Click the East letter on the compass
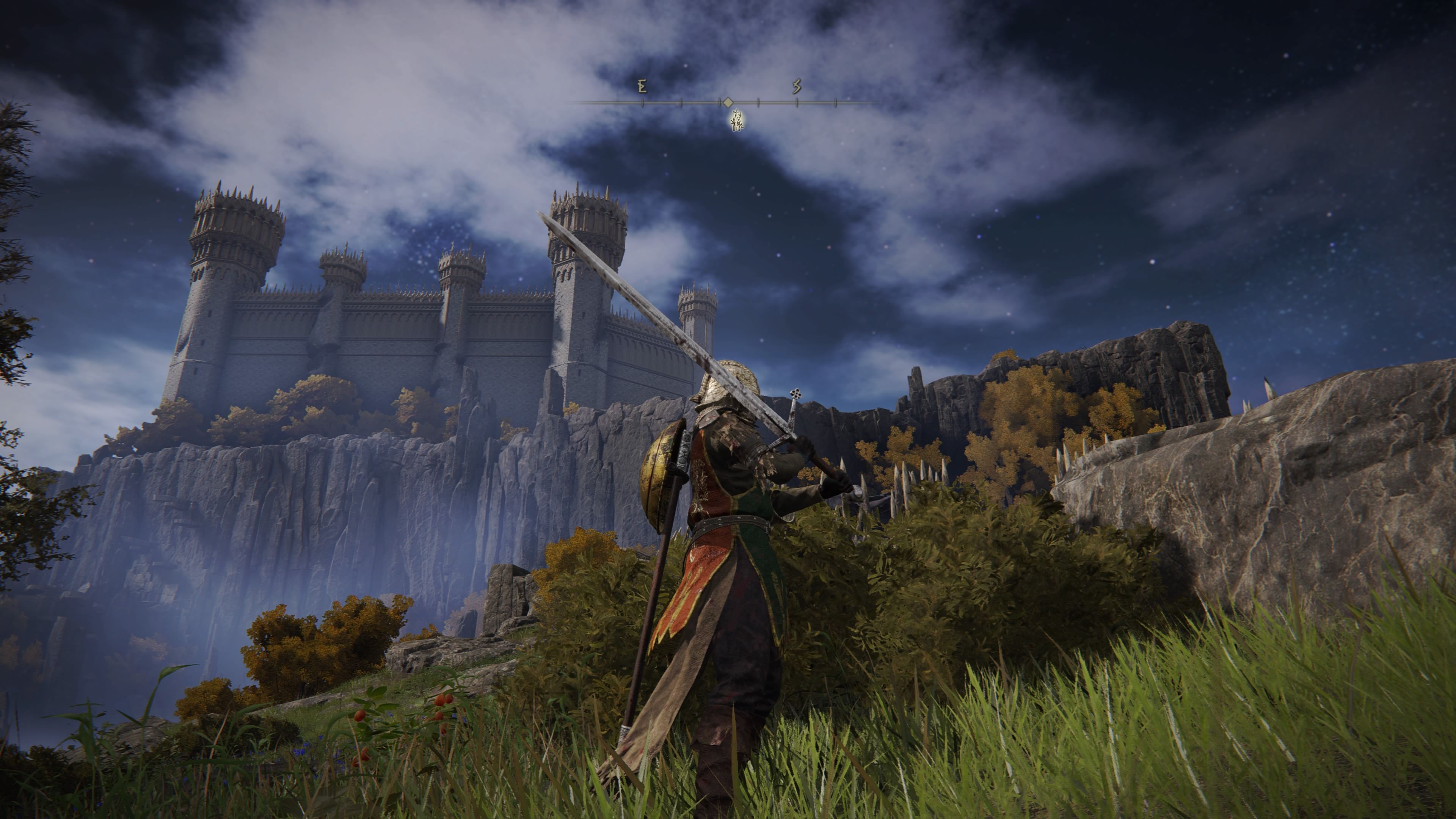 [x=642, y=86]
